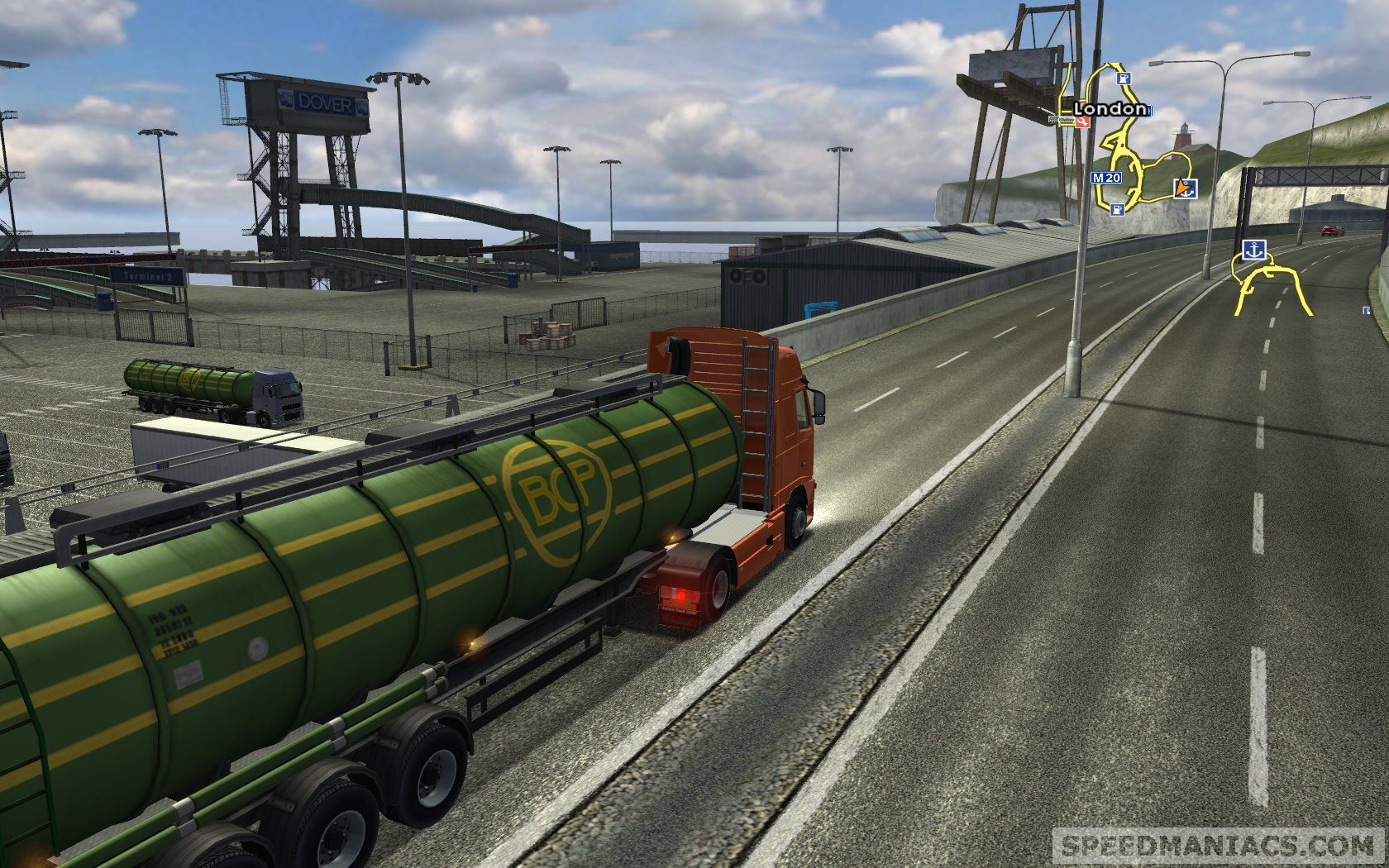Select the fuel station marker below M20 label
Viewport: 1389px width, 868px height.
click(x=1118, y=209)
